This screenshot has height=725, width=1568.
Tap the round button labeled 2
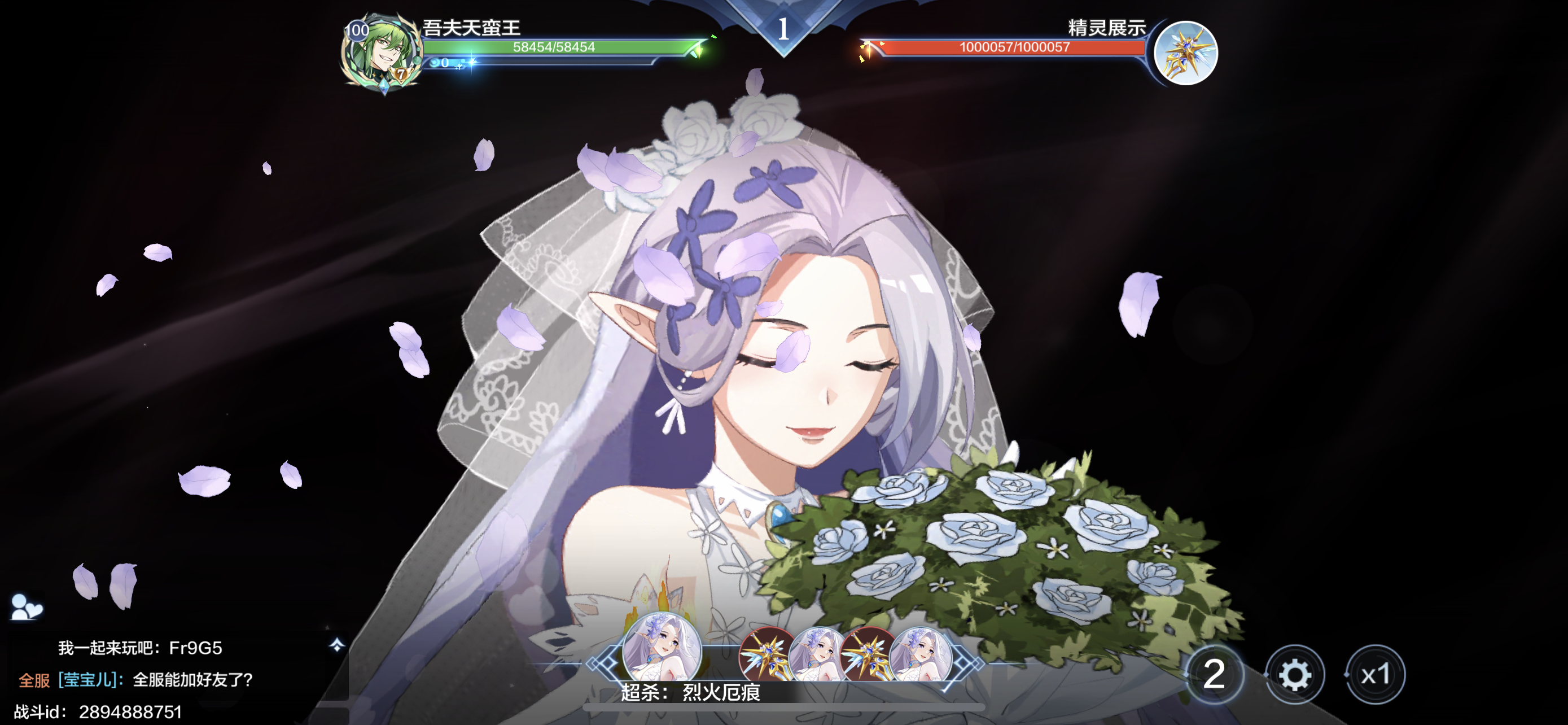tap(1214, 675)
